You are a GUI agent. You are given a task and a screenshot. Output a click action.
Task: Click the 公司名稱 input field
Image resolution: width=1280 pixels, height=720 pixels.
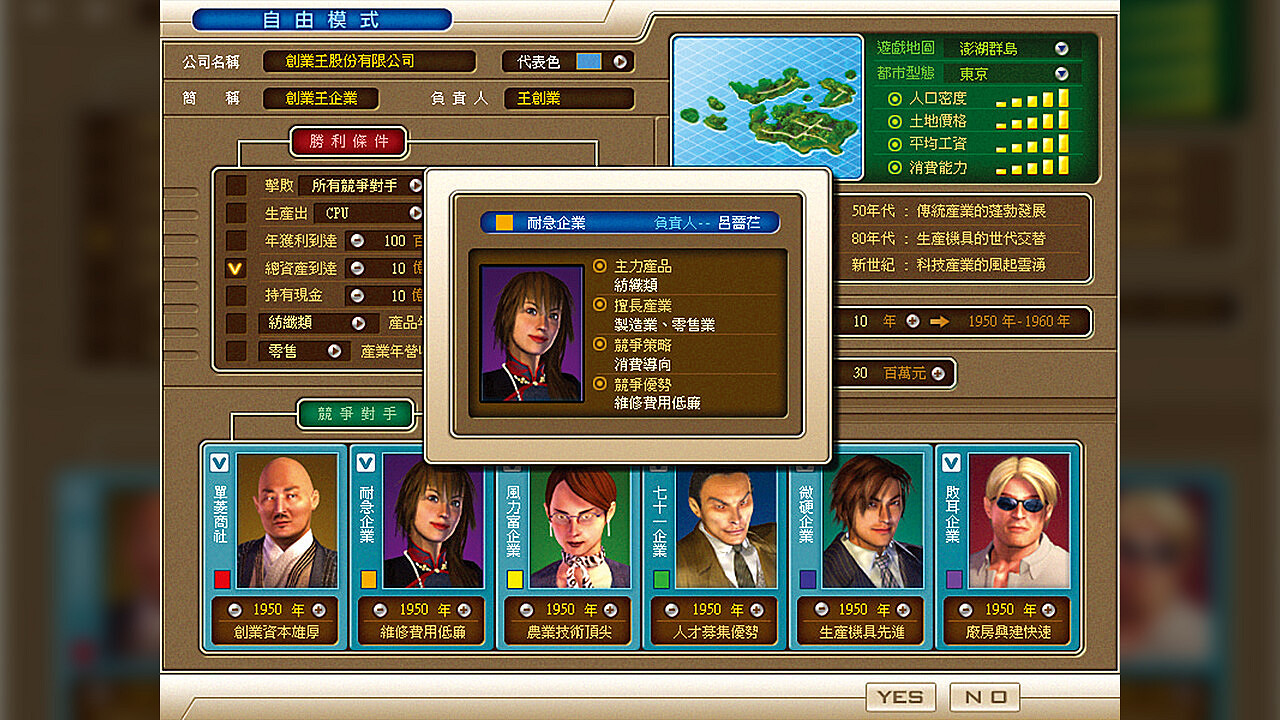click(370, 61)
